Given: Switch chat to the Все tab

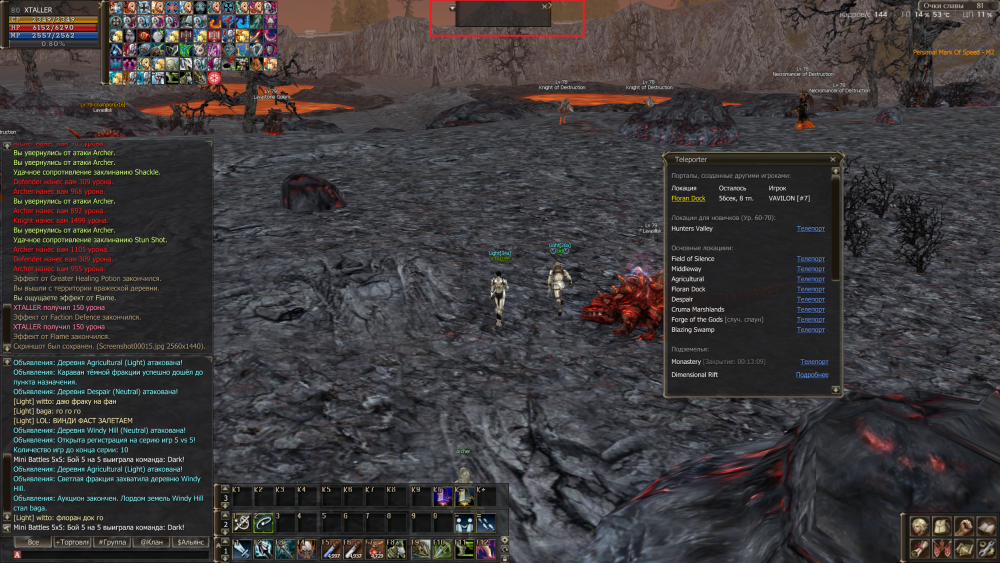Looking at the screenshot, I should point(33,542).
